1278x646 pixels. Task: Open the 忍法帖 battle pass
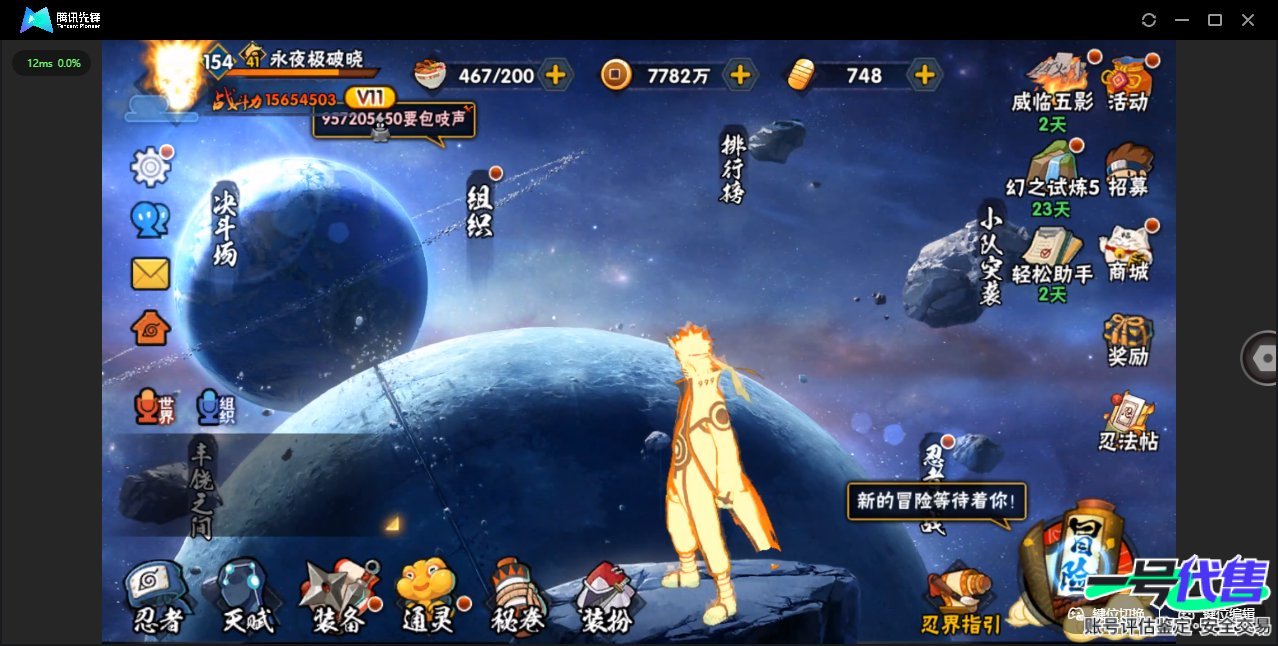(1129, 422)
